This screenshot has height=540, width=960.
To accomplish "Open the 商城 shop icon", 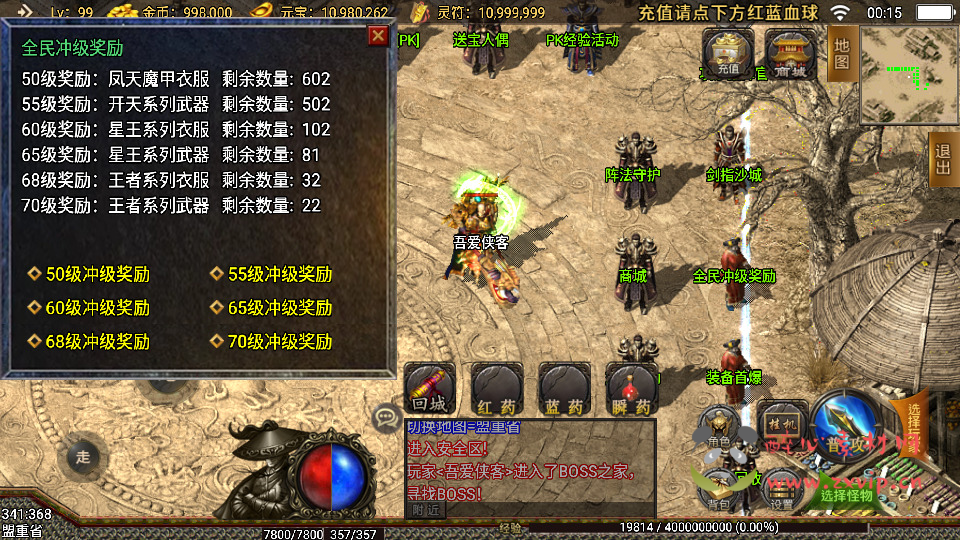I will point(790,53).
